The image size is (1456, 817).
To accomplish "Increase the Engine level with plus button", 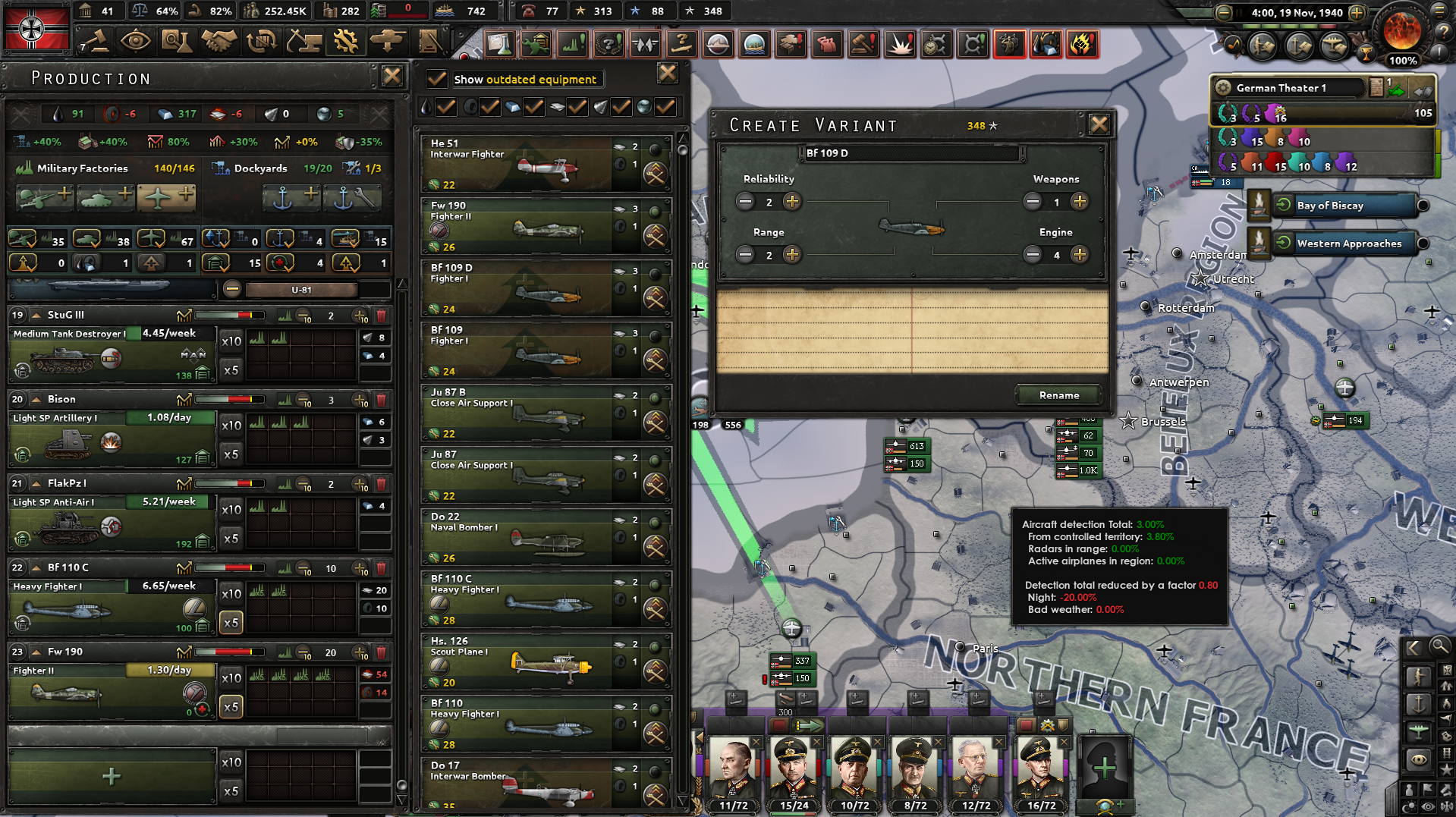I will (1079, 255).
